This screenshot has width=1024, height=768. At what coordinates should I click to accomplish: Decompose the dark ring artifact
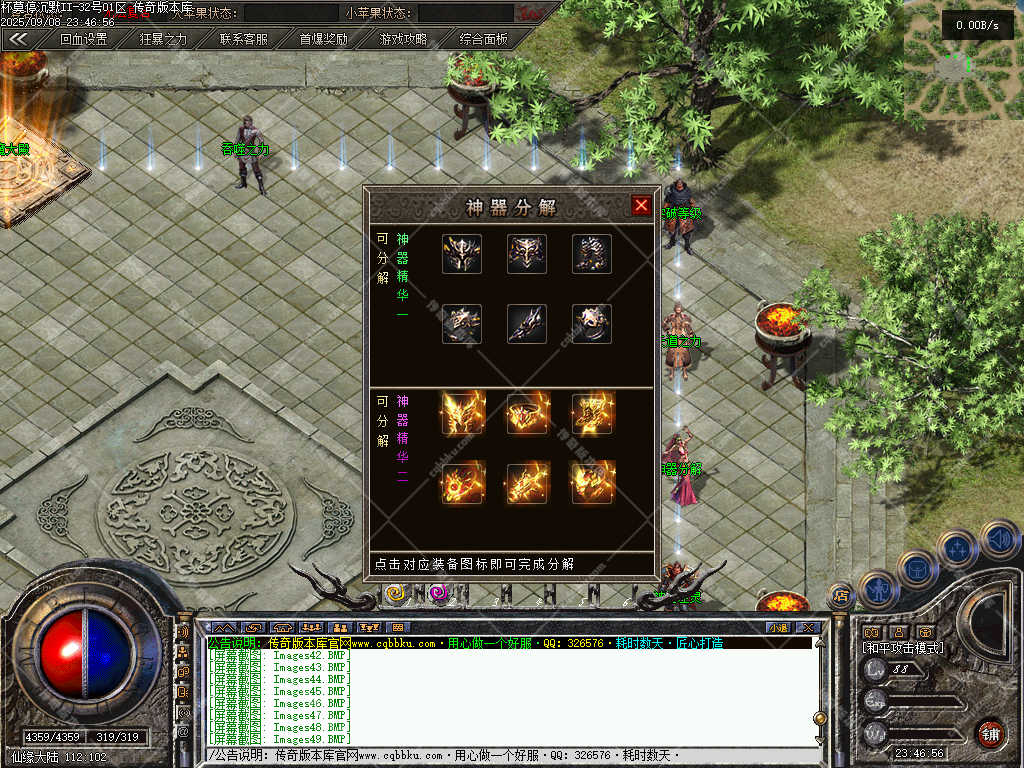592,324
